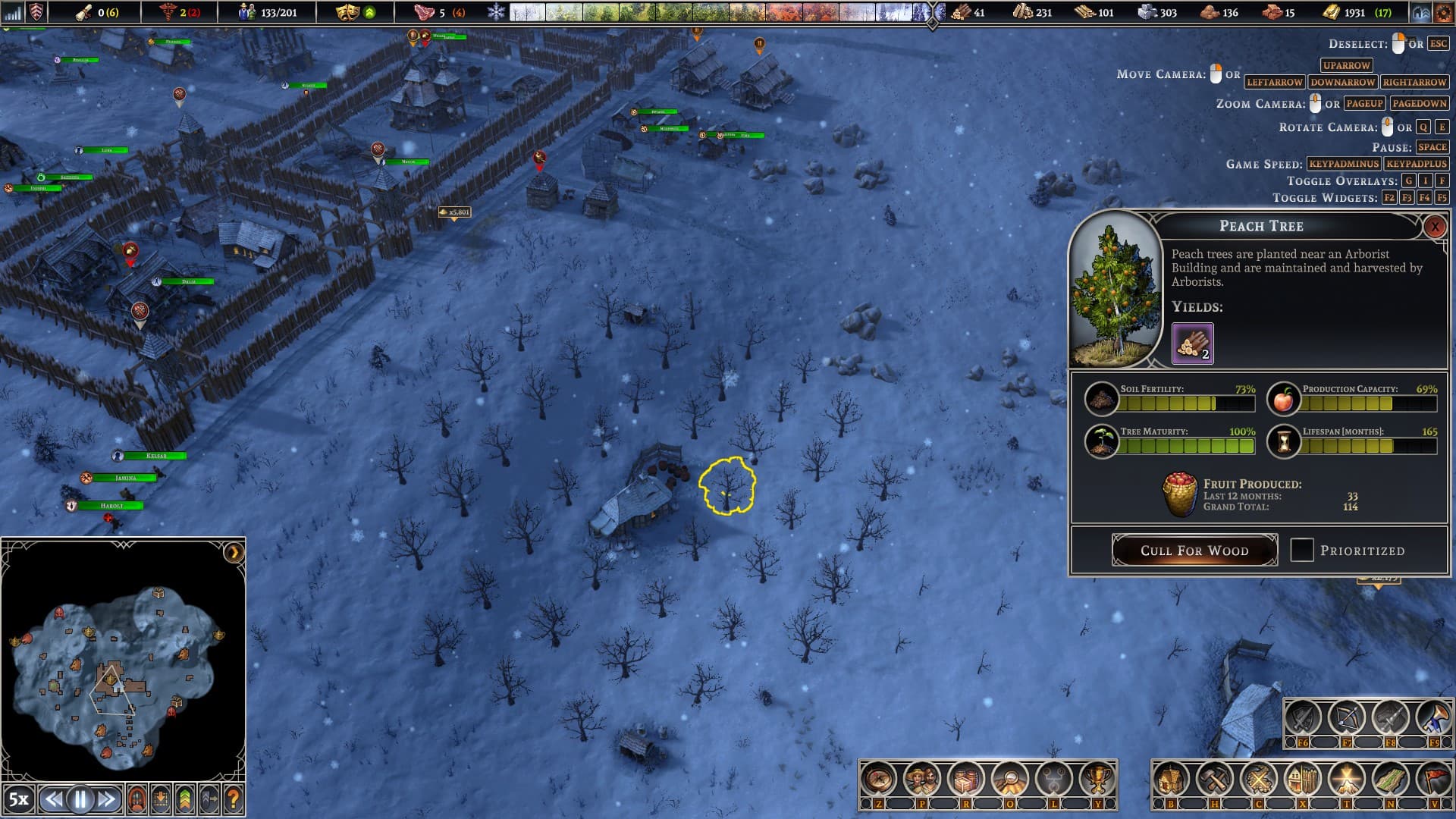Open the trophy achievements panel
Screen dimensions: 1456x819
(x=1097, y=779)
